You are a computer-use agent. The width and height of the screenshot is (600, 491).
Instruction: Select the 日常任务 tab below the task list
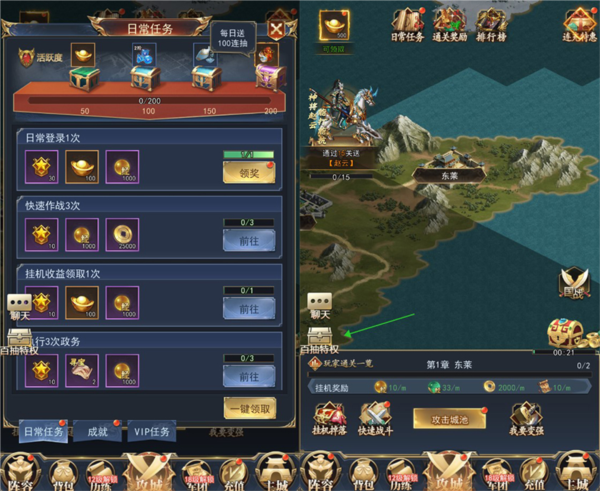[43, 432]
